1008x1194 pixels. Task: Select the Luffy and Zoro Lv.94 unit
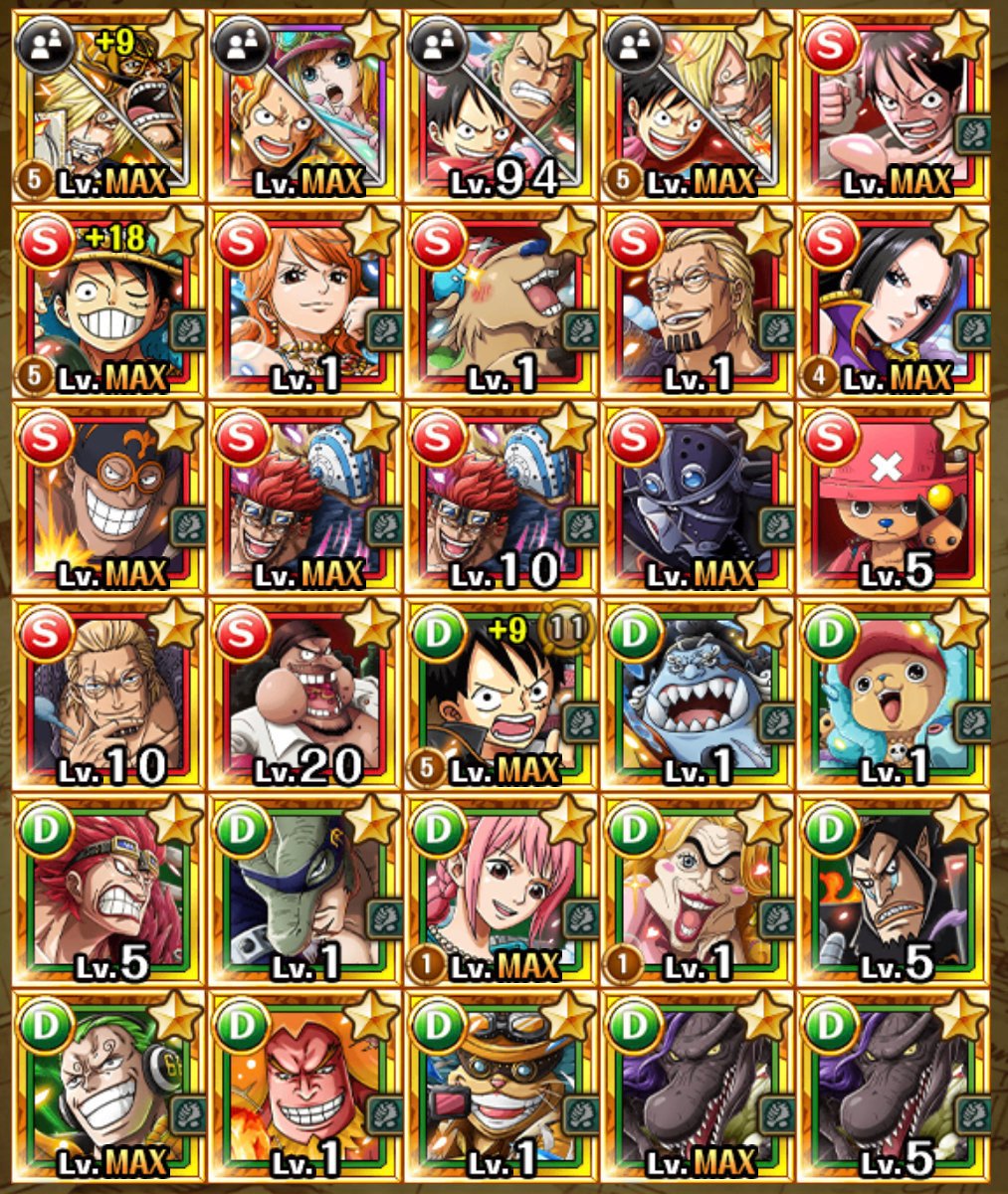coord(501,105)
